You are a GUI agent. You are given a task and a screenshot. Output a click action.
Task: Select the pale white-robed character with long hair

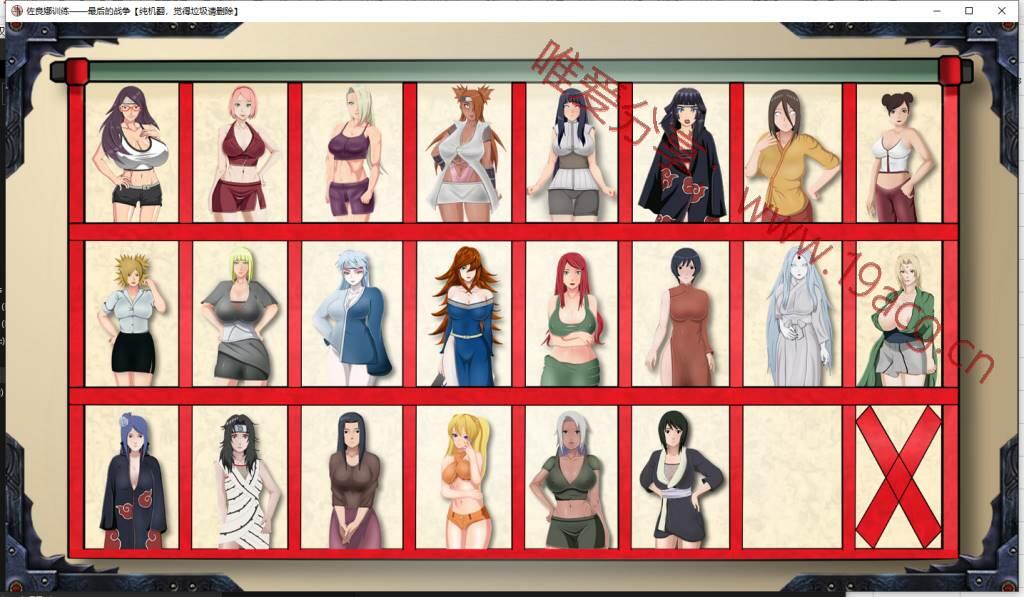[790, 313]
